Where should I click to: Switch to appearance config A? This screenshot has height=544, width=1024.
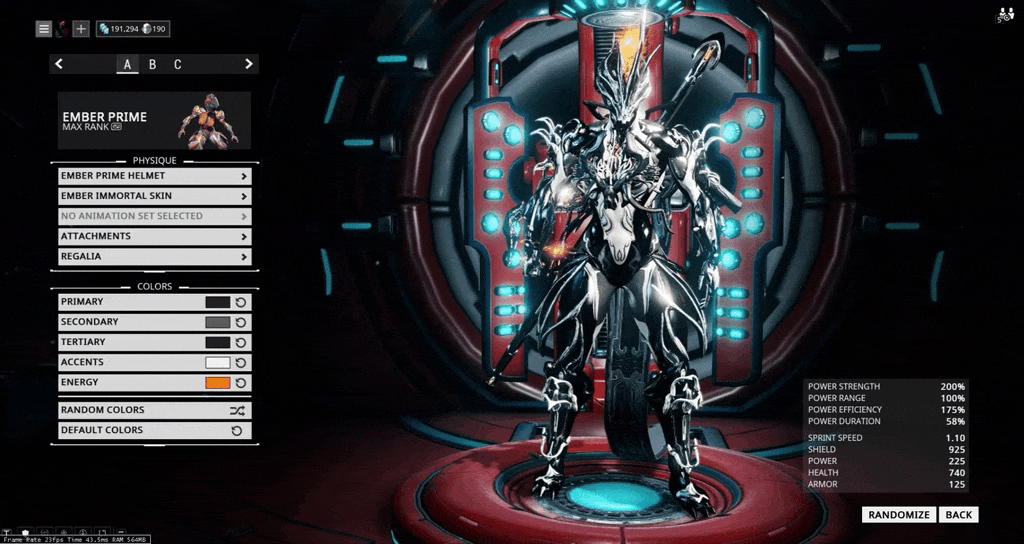[x=127, y=65]
